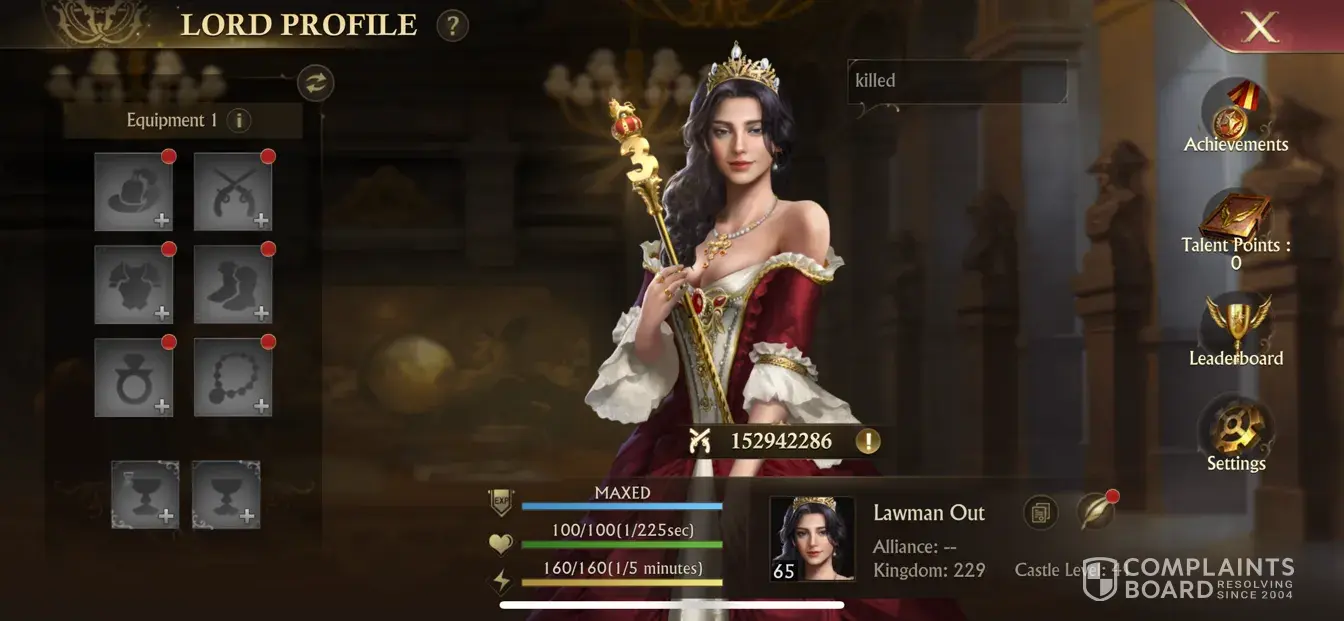The height and width of the screenshot is (621, 1344).
Task: Click the lord portrait thumbnail
Action: click(x=812, y=539)
